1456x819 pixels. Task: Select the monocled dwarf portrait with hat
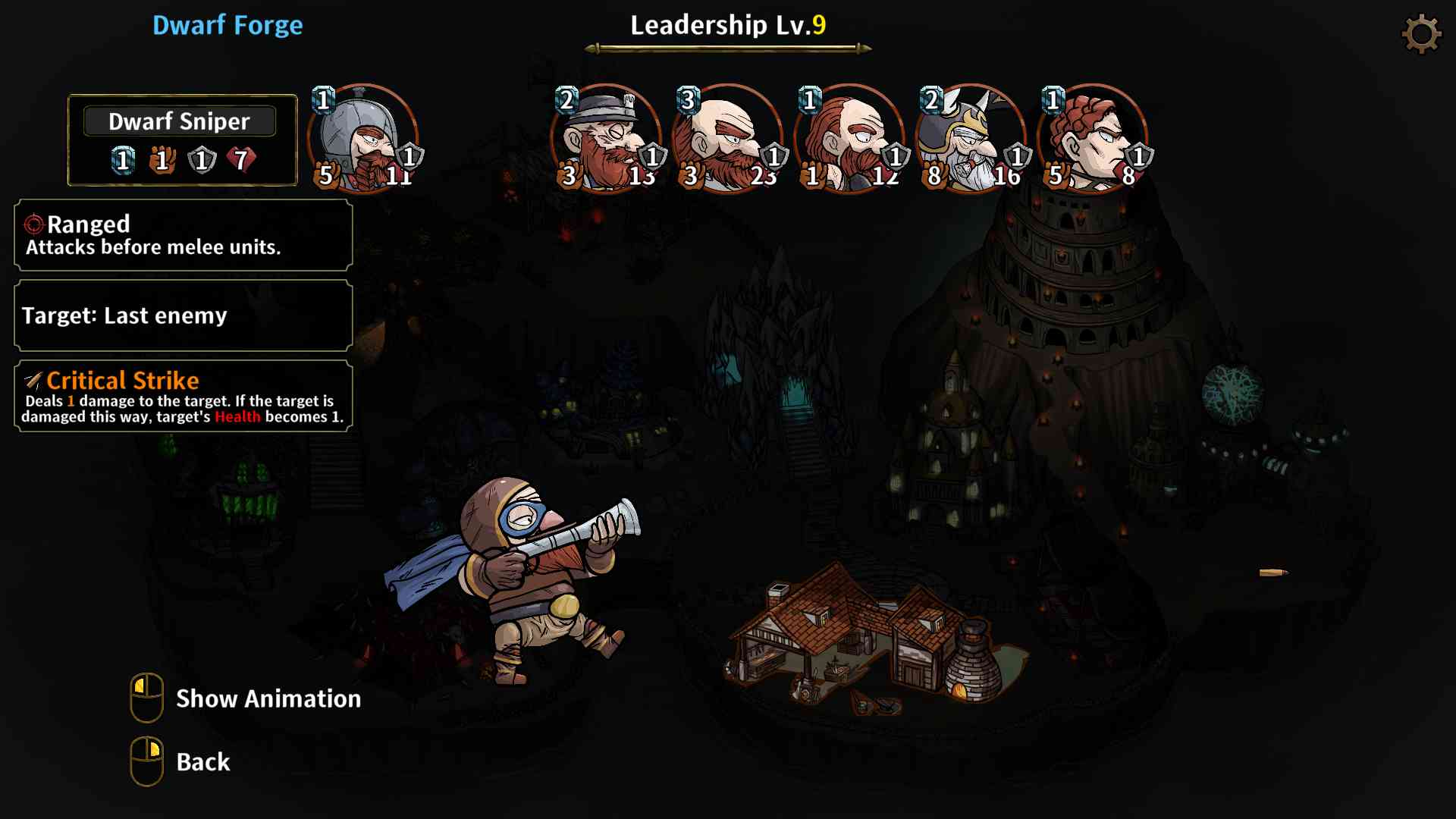[607, 140]
